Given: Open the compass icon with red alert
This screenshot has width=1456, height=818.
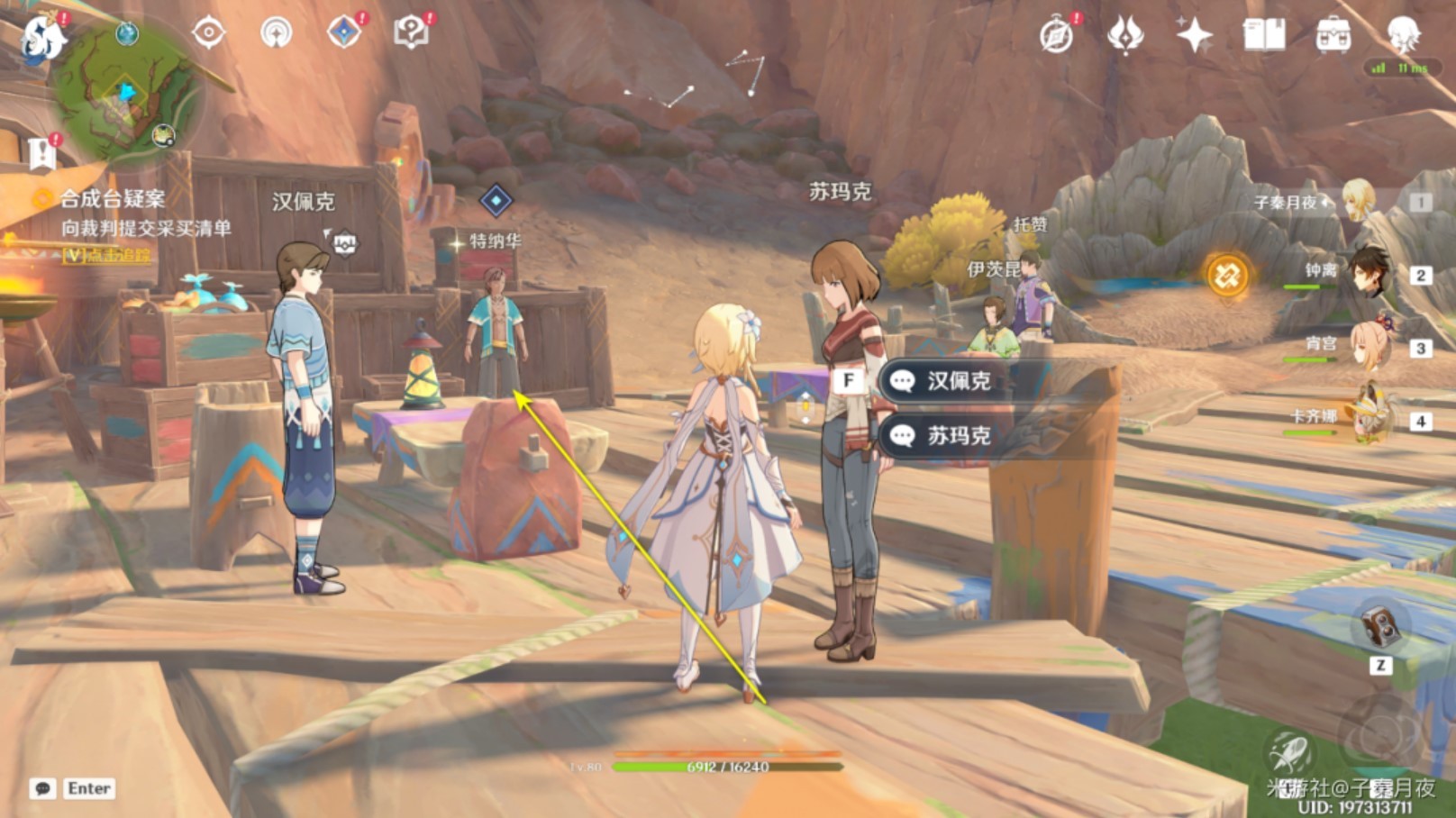Looking at the screenshot, I should tap(1056, 36).
